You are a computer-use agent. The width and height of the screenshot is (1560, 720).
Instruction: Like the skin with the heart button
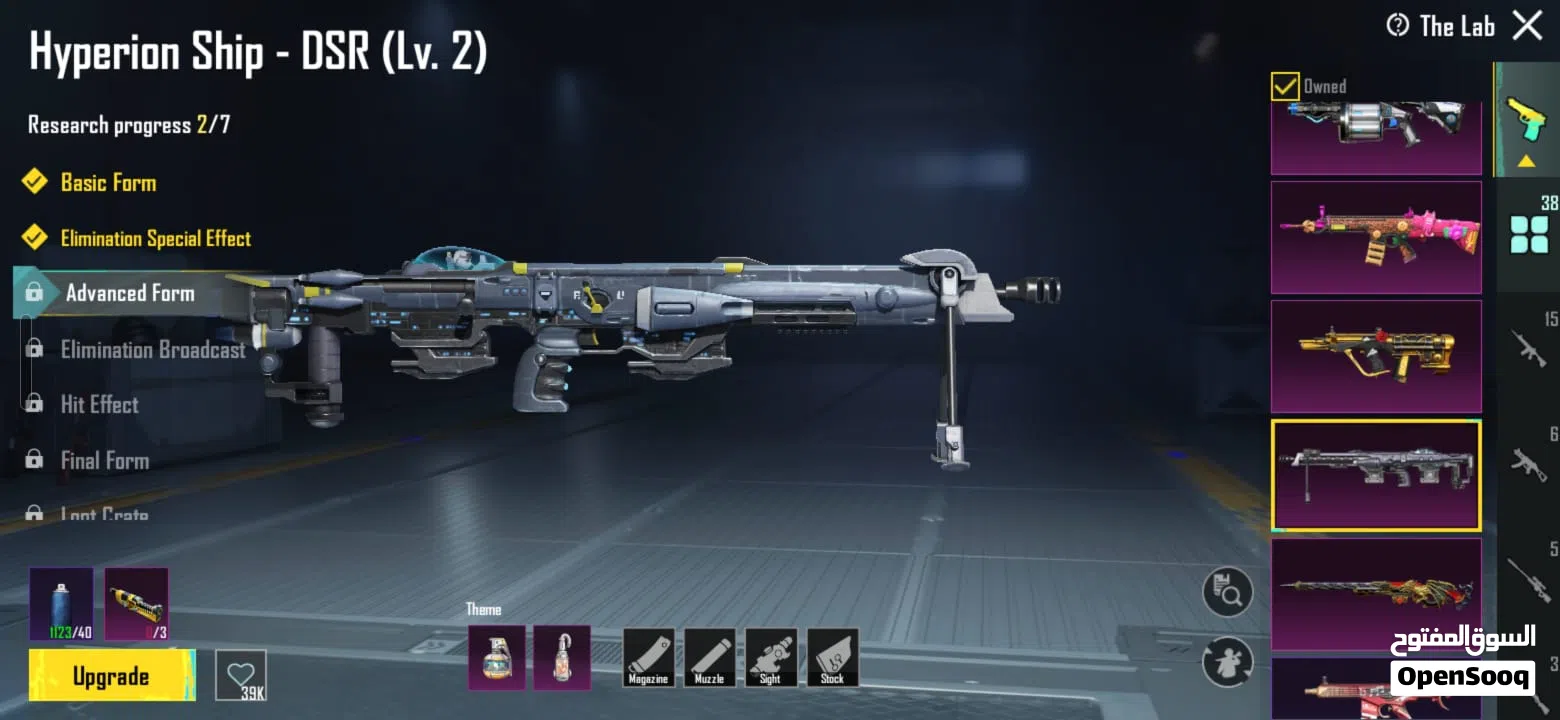241,675
